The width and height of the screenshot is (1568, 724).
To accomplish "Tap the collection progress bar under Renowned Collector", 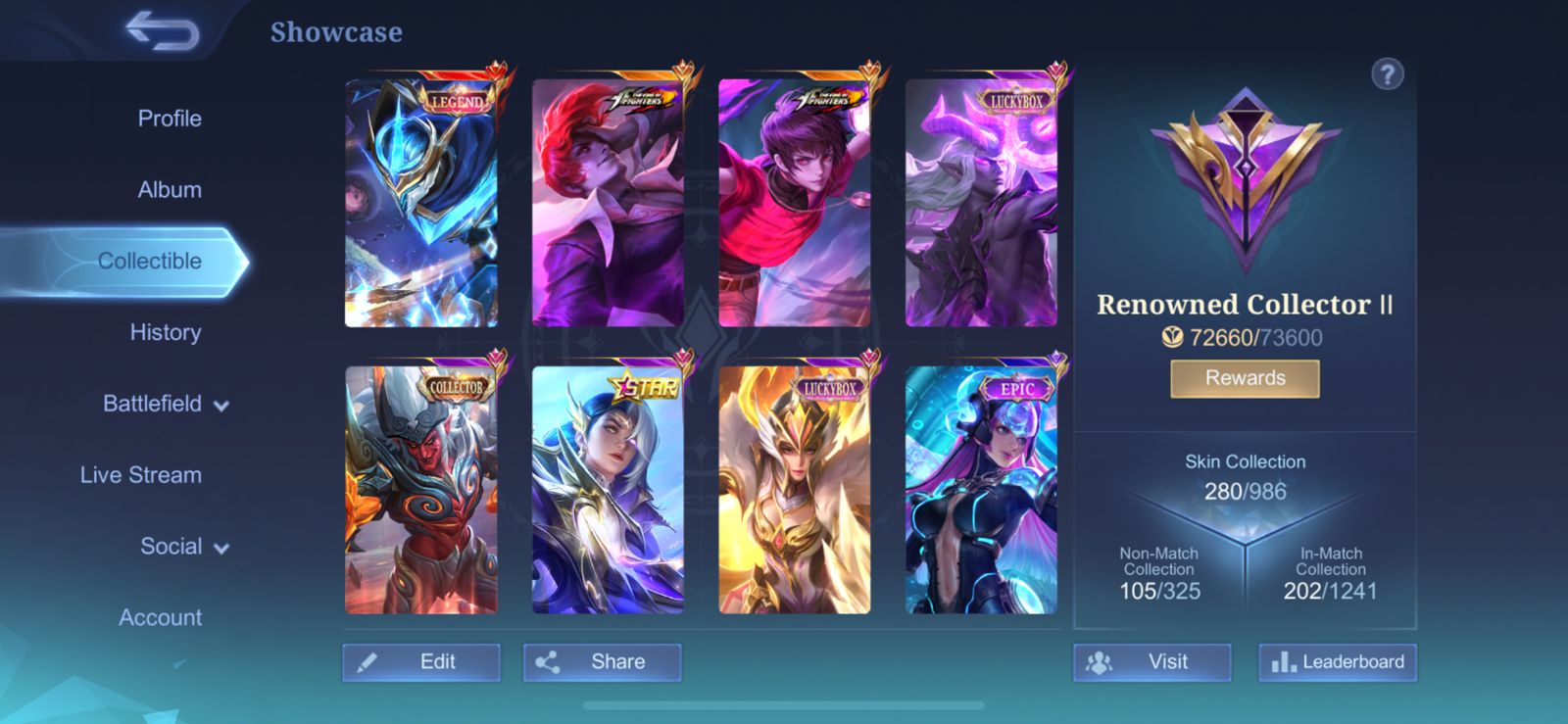I will (1244, 337).
